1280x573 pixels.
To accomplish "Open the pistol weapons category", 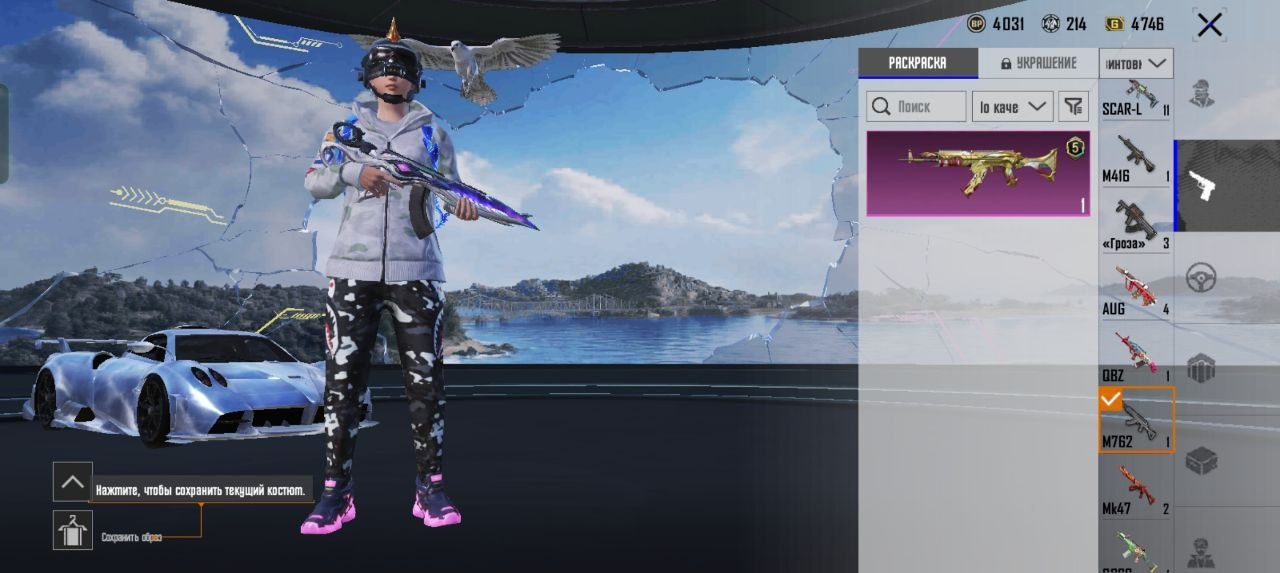I will tap(1201, 185).
